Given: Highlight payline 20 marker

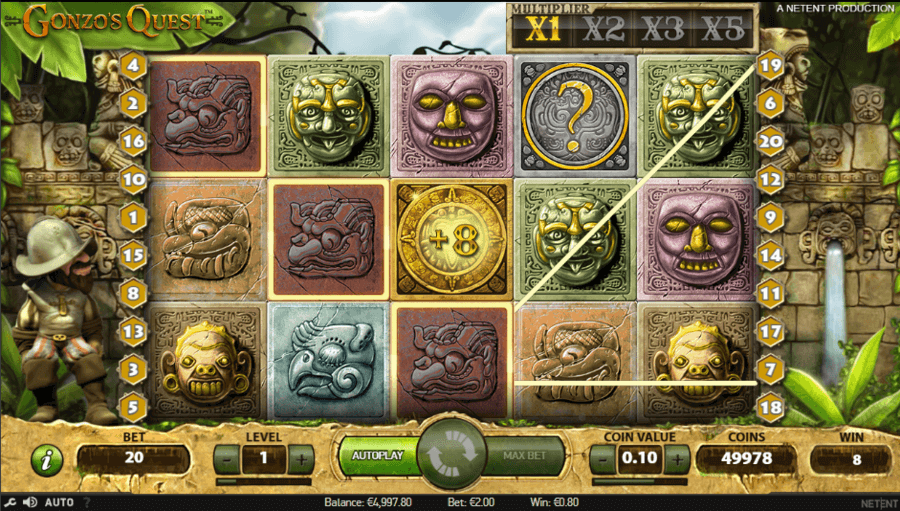Looking at the screenshot, I should pos(769,141).
